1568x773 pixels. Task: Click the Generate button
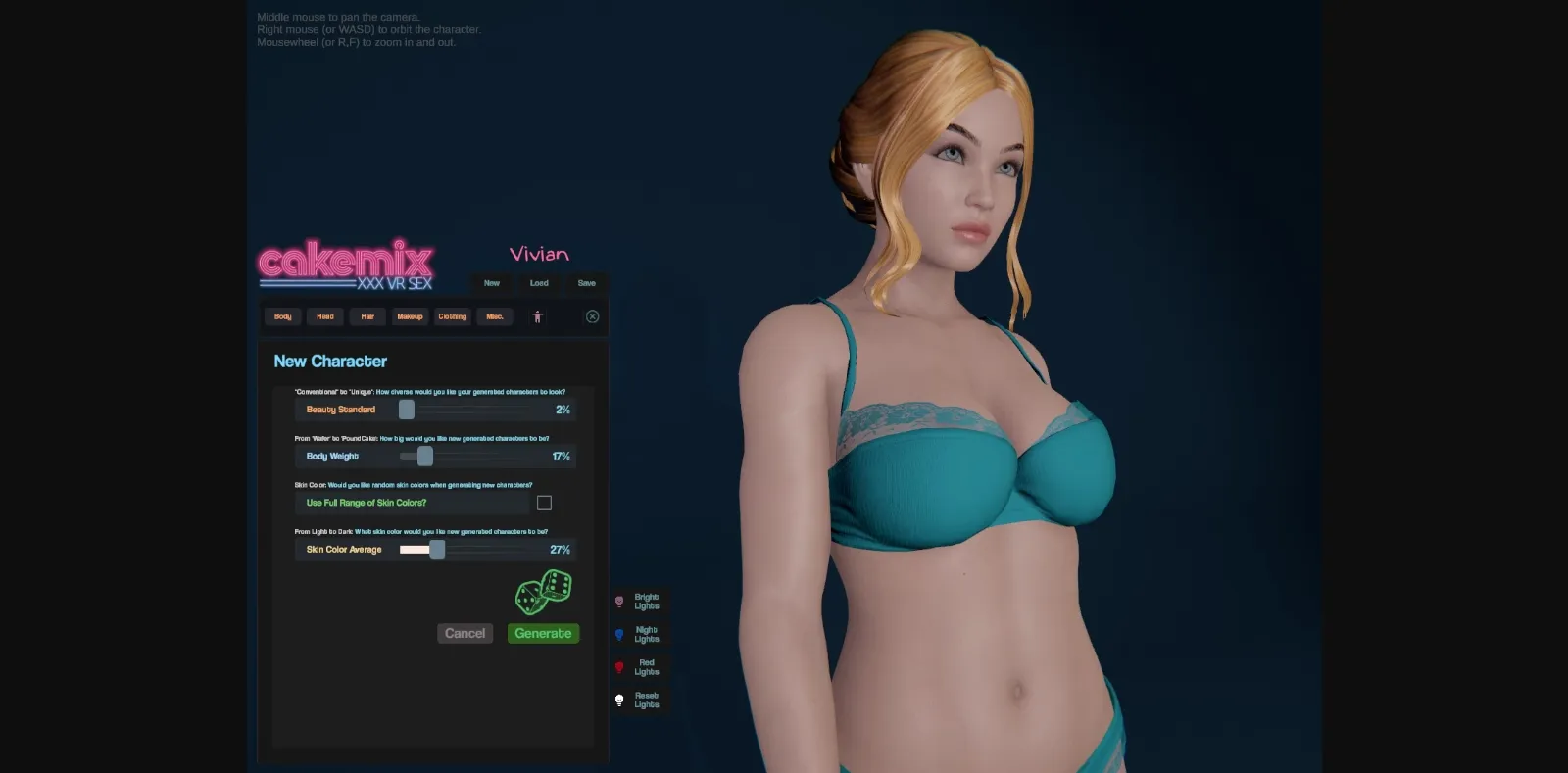[543, 633]
